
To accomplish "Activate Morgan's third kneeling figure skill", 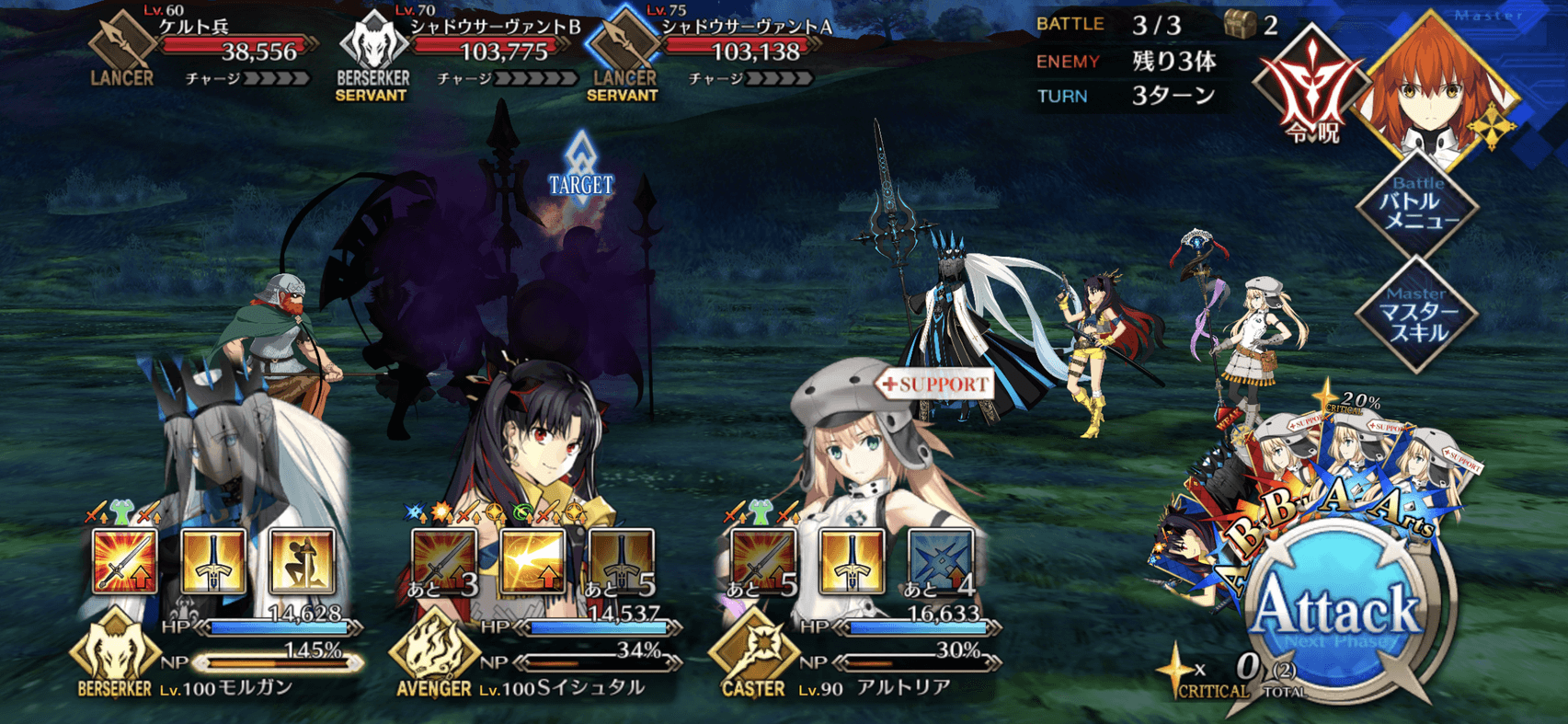I will point(302,560).
